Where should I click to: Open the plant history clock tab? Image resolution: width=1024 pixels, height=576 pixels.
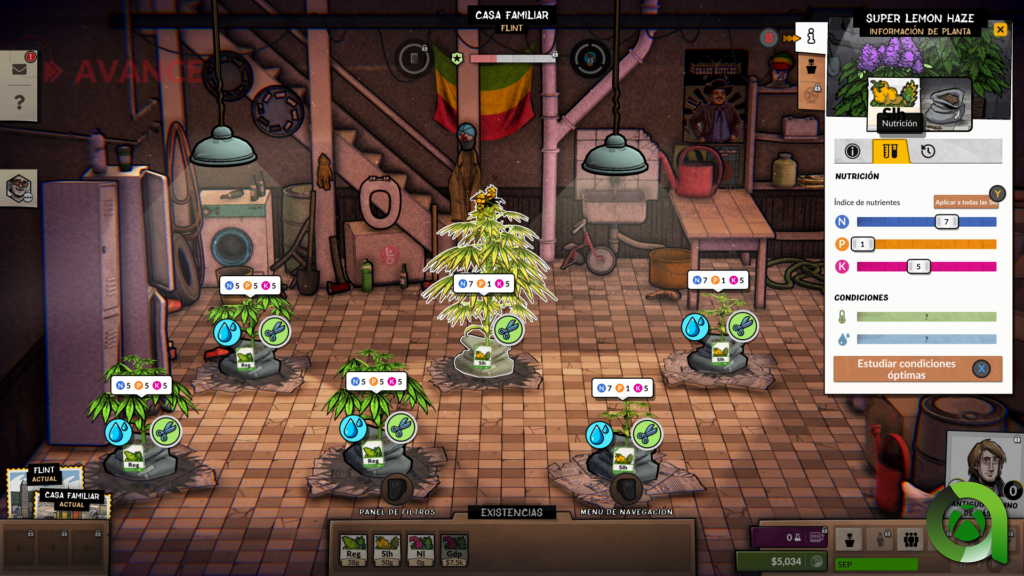click(x=928, y=151)
